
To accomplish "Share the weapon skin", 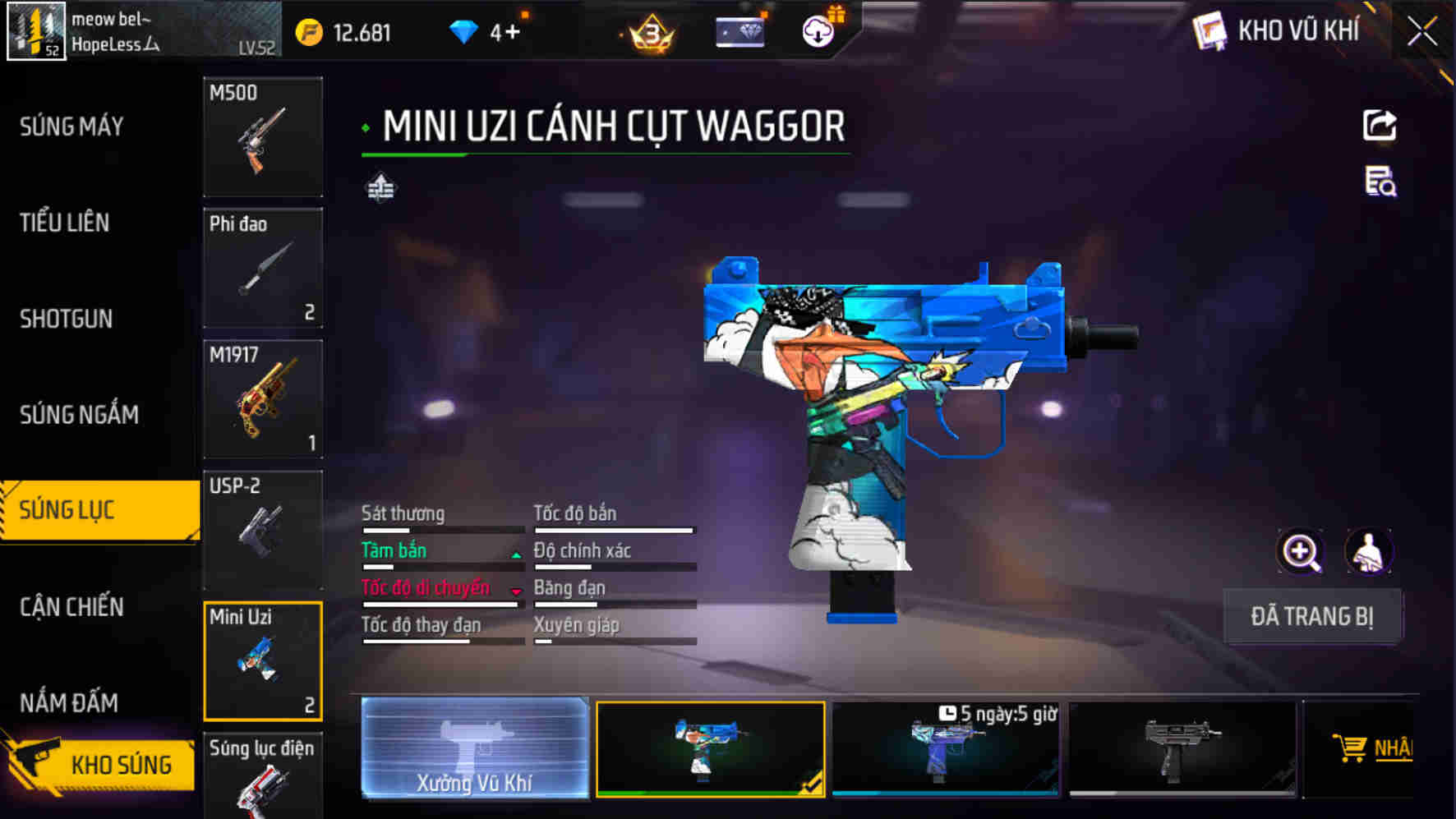I will coord(1379,126).
